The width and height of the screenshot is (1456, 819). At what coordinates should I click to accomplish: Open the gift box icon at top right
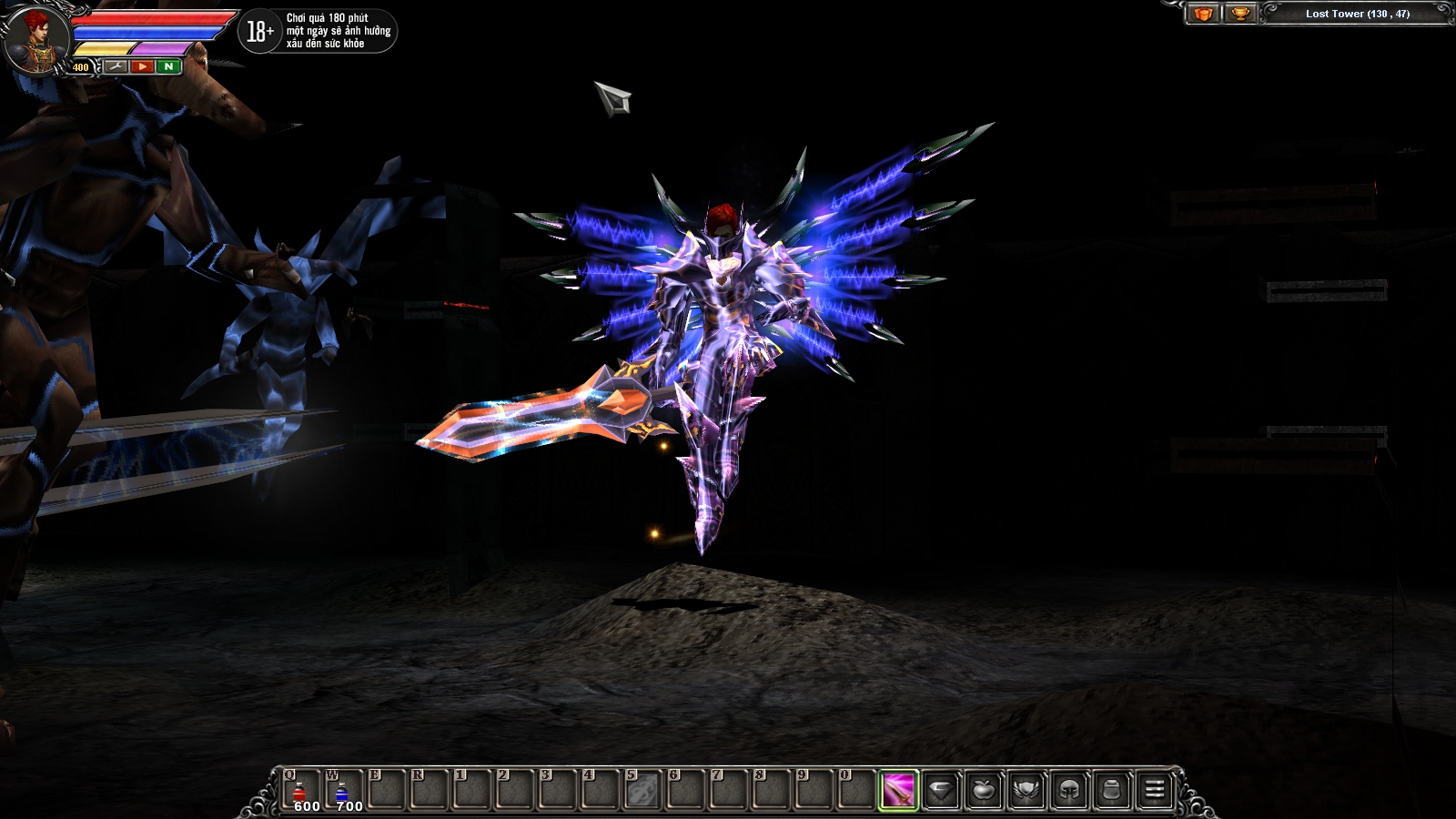[x=1202, y=14]
